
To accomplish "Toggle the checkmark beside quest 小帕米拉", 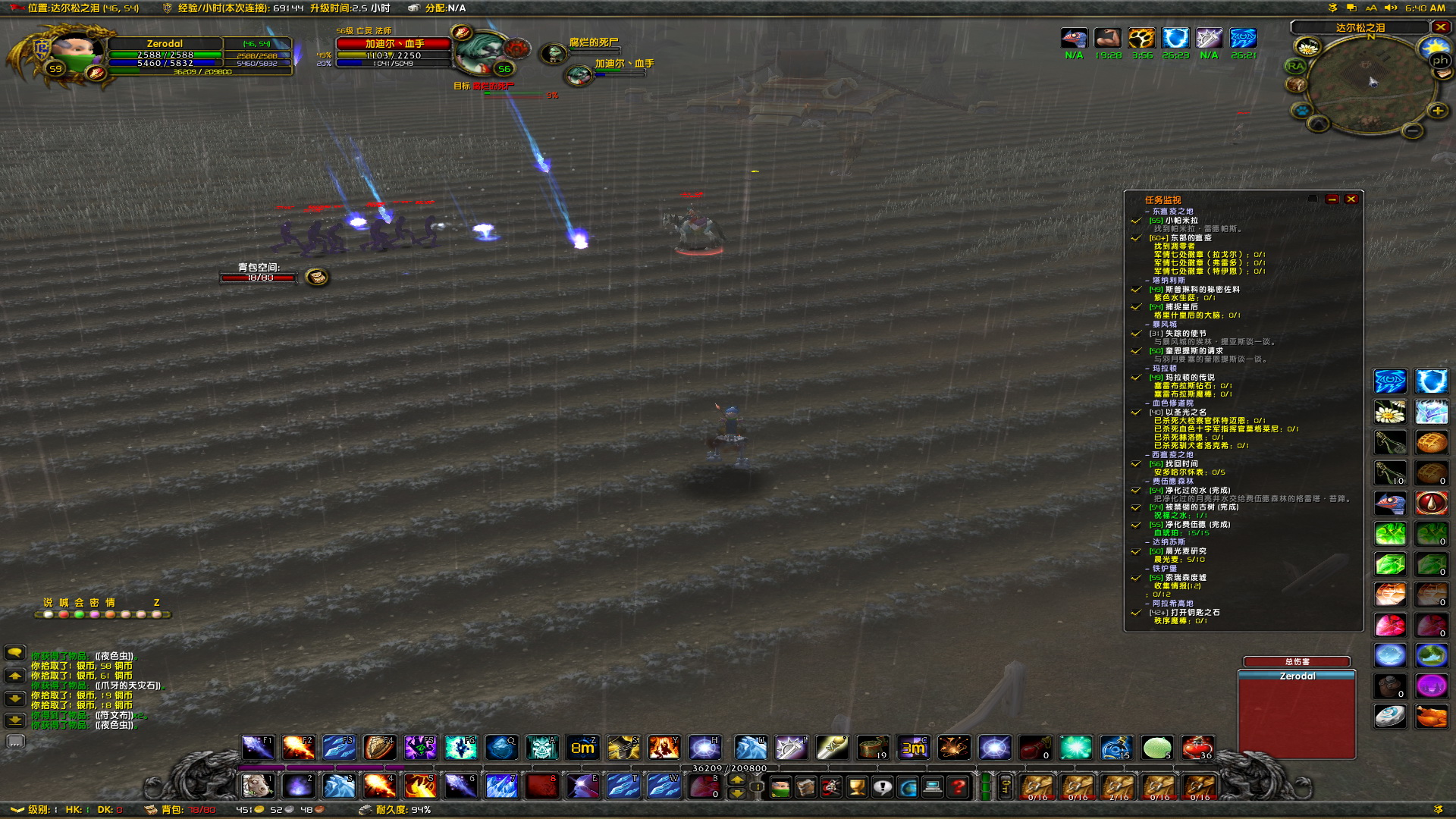I will (1135, 221).
